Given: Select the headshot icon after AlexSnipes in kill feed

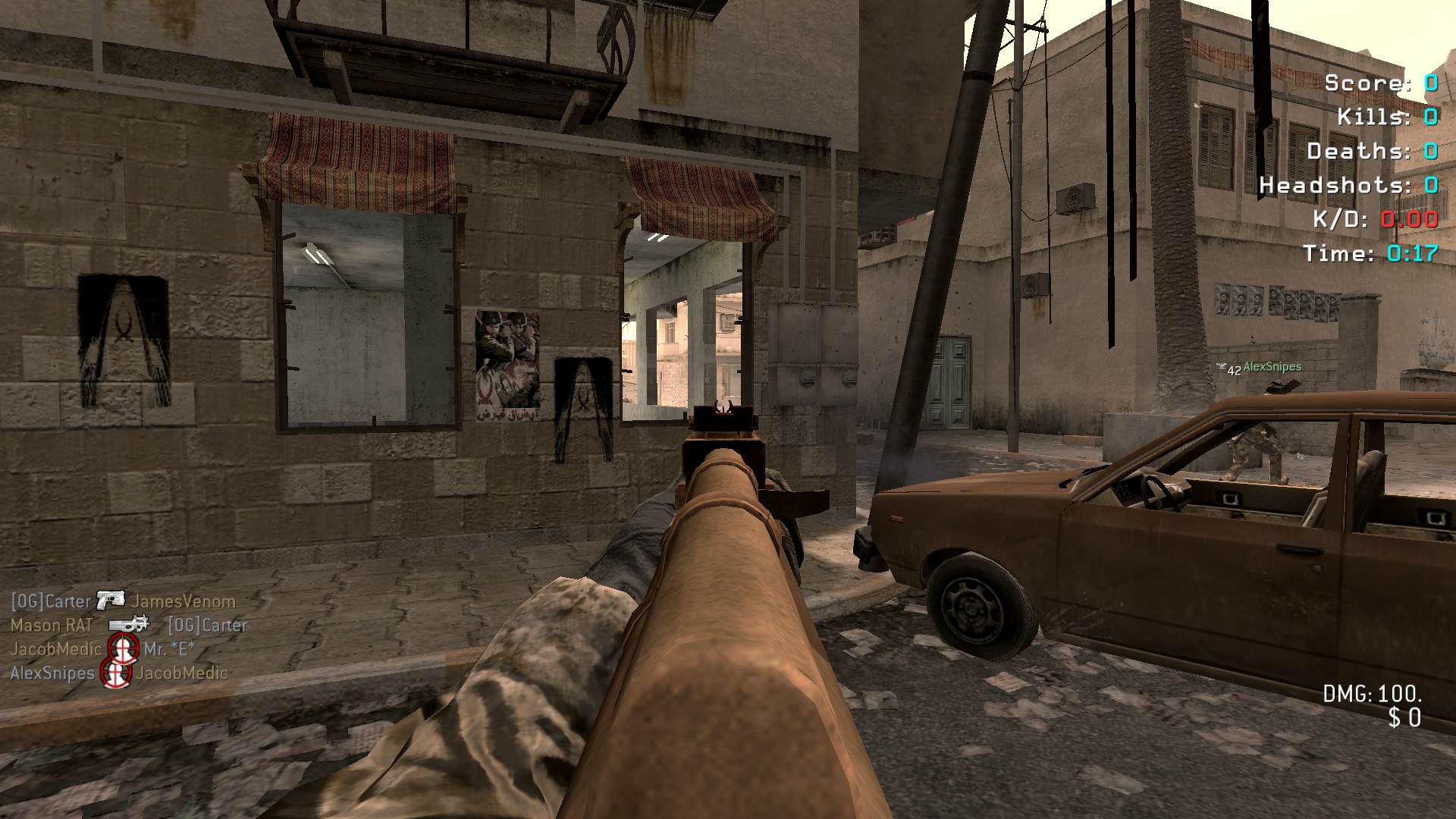Looking at the screenshot, I should click(116, 673).
